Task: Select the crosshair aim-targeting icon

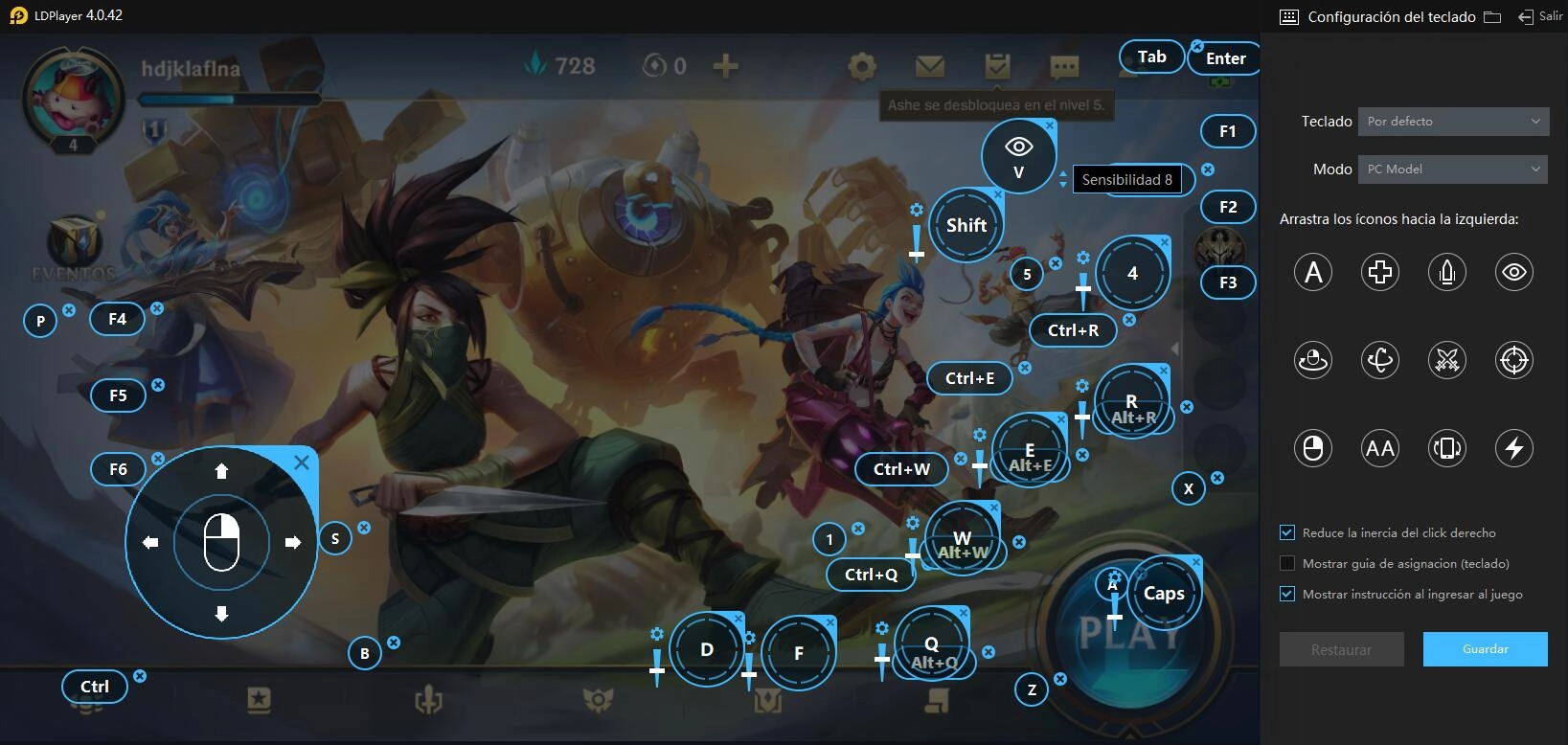Action: 1513,360
